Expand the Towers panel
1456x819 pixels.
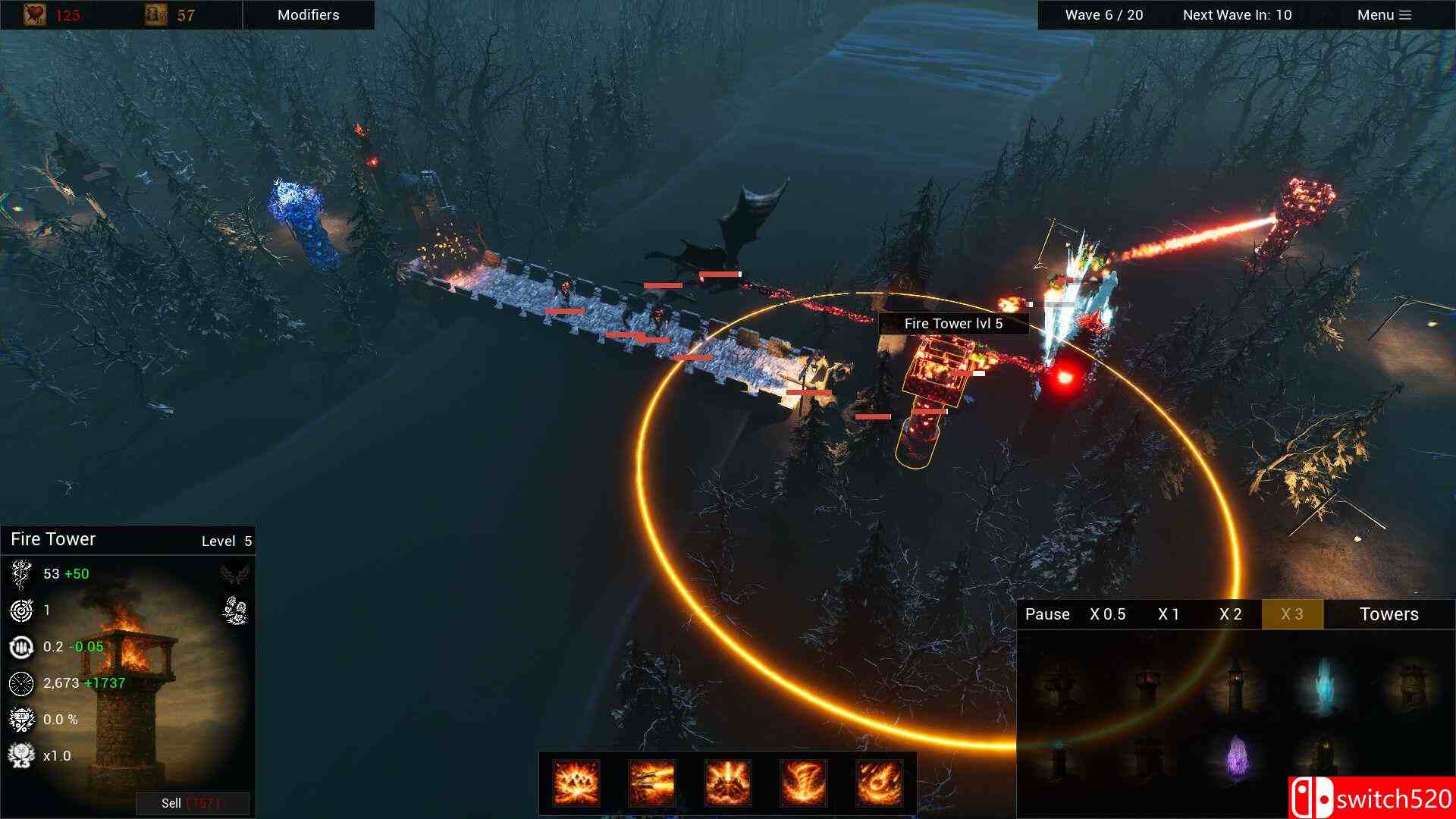click(1388, 614)
